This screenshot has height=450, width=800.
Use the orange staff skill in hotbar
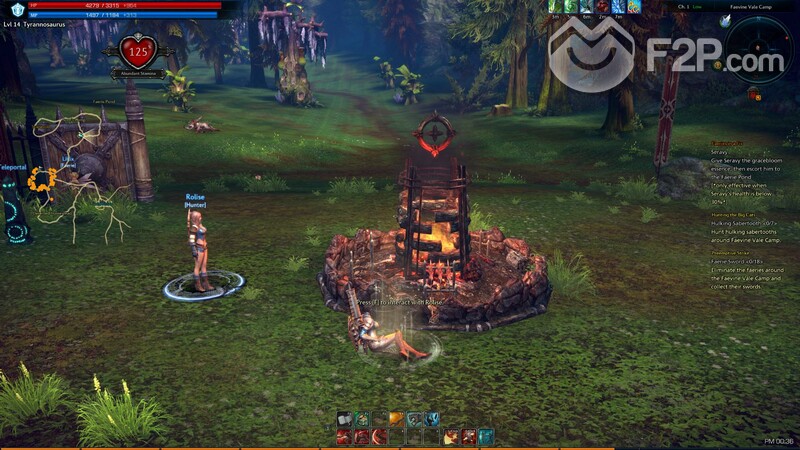(x=398, y=419)
